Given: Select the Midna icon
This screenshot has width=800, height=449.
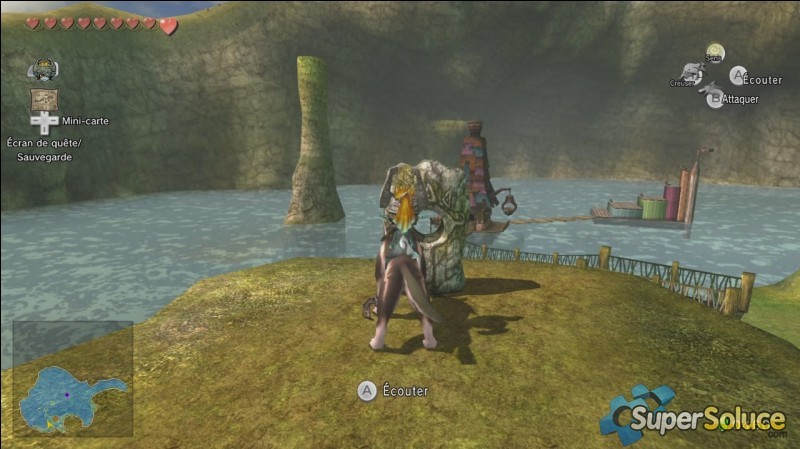Looking at the screenshot, I should (x=43, y=70).
